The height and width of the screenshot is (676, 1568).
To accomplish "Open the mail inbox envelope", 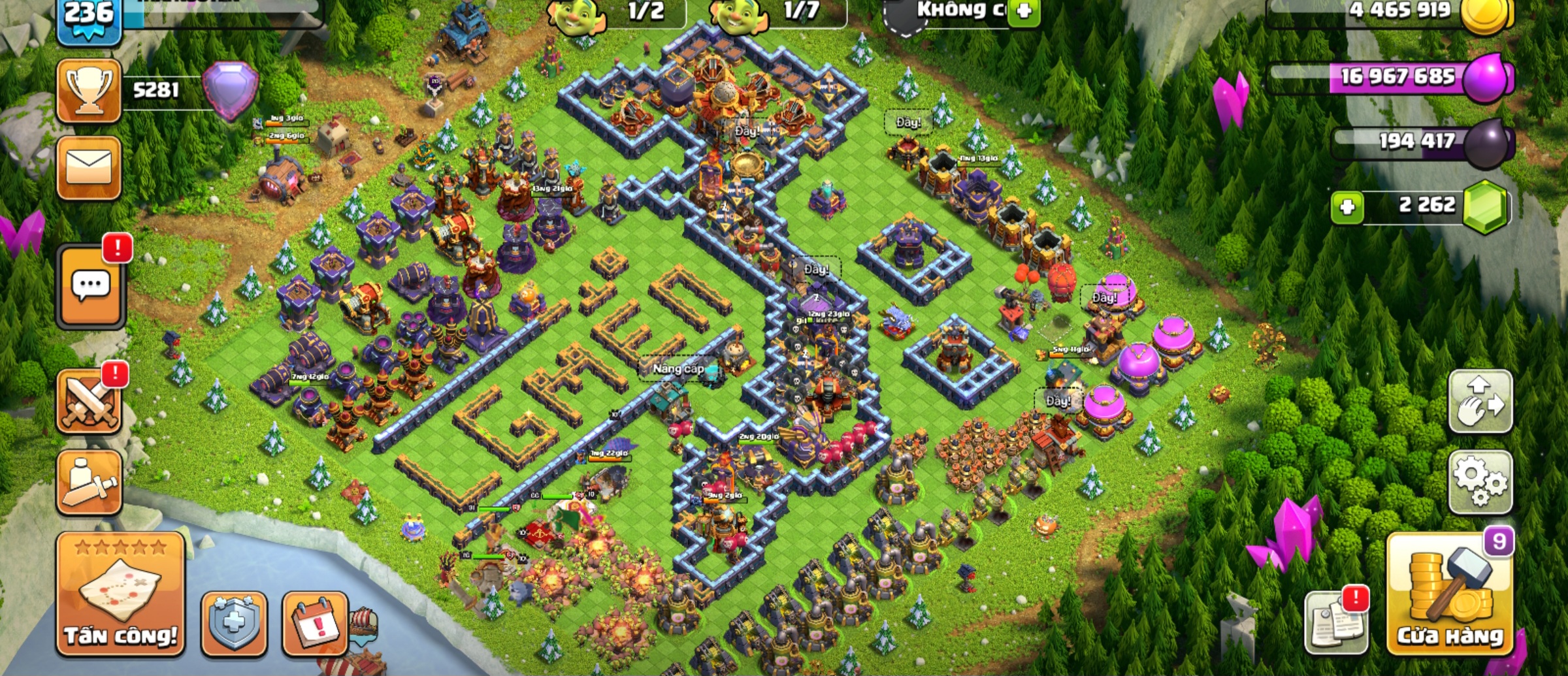I will pyautogui.click(x=89, y=167).
